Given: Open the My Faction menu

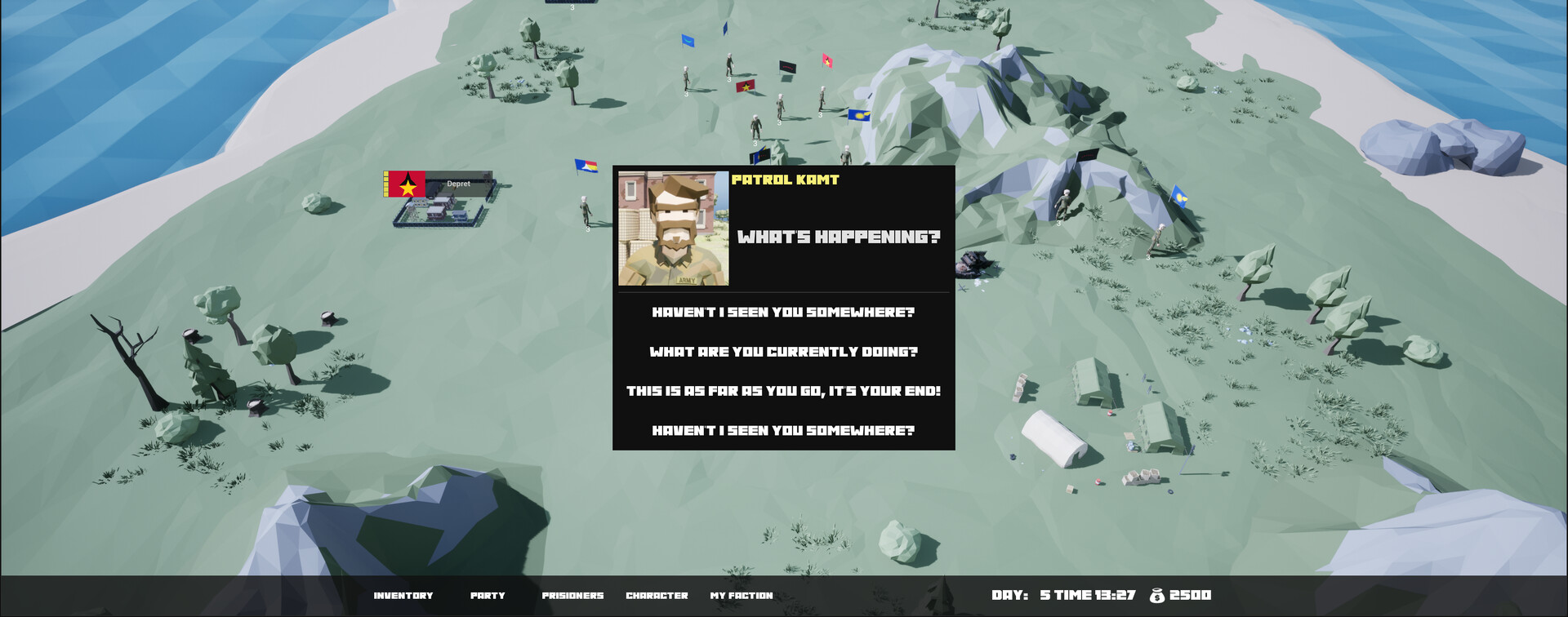Looking at the screenshot, I should click(742, 595).
